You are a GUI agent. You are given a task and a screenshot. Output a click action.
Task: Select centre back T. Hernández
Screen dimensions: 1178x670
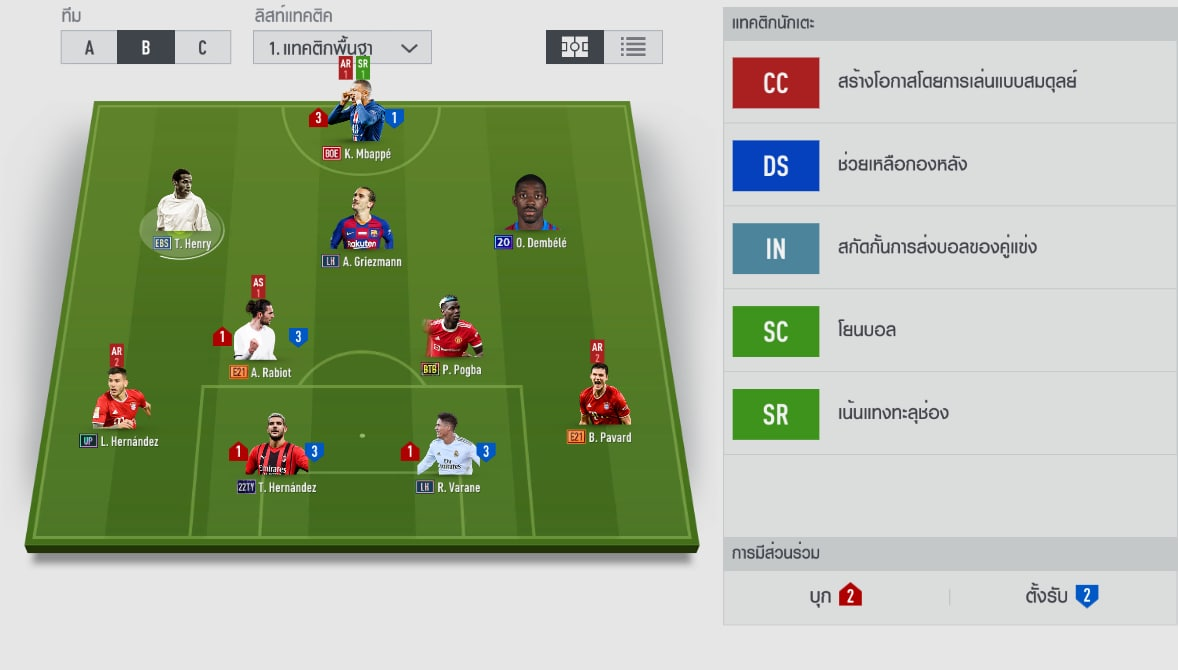pos(276,450)
